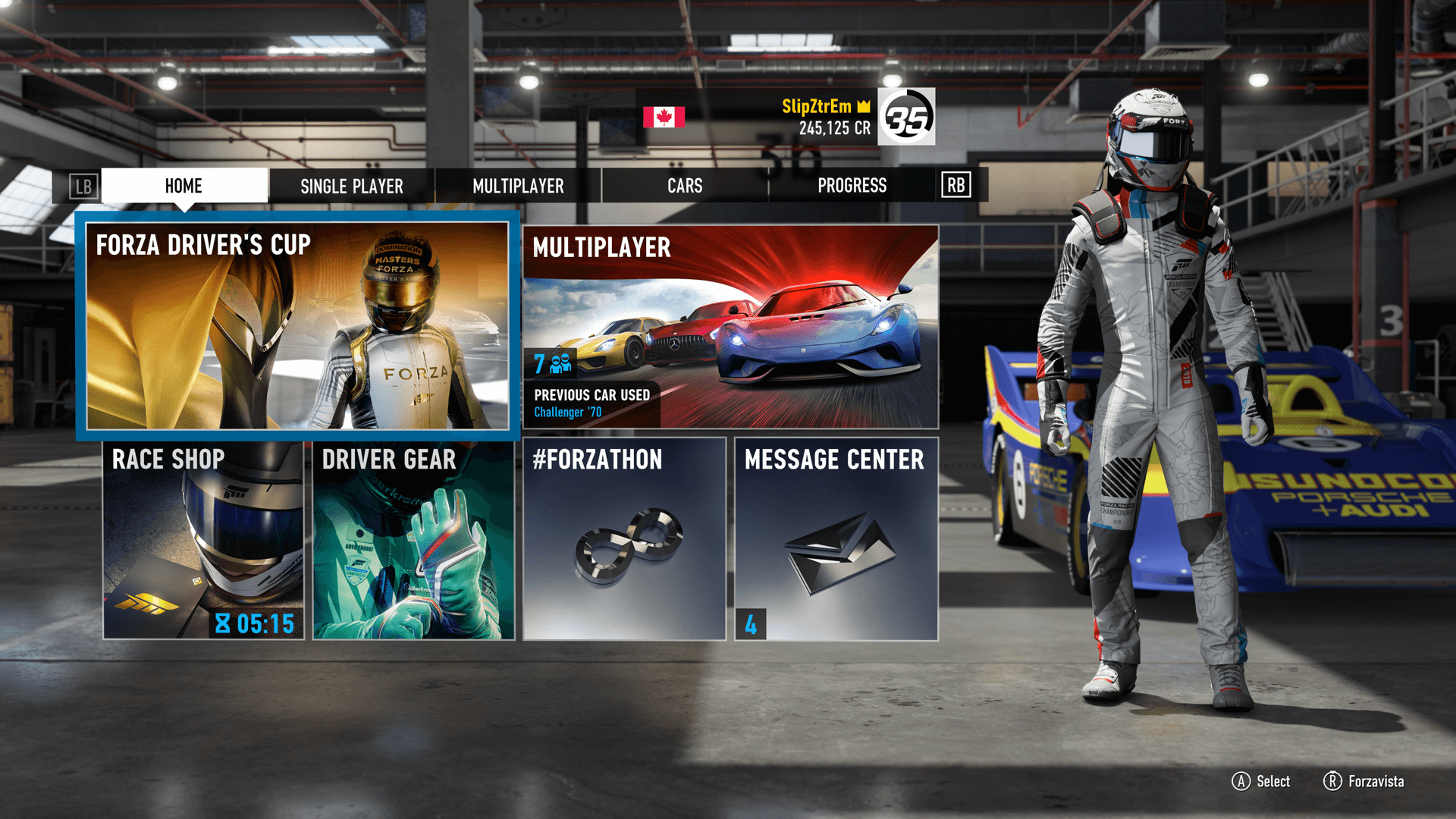Switch to the Home tab
The height and width of the screenshot is (819, 1456).
coord(184,186)
